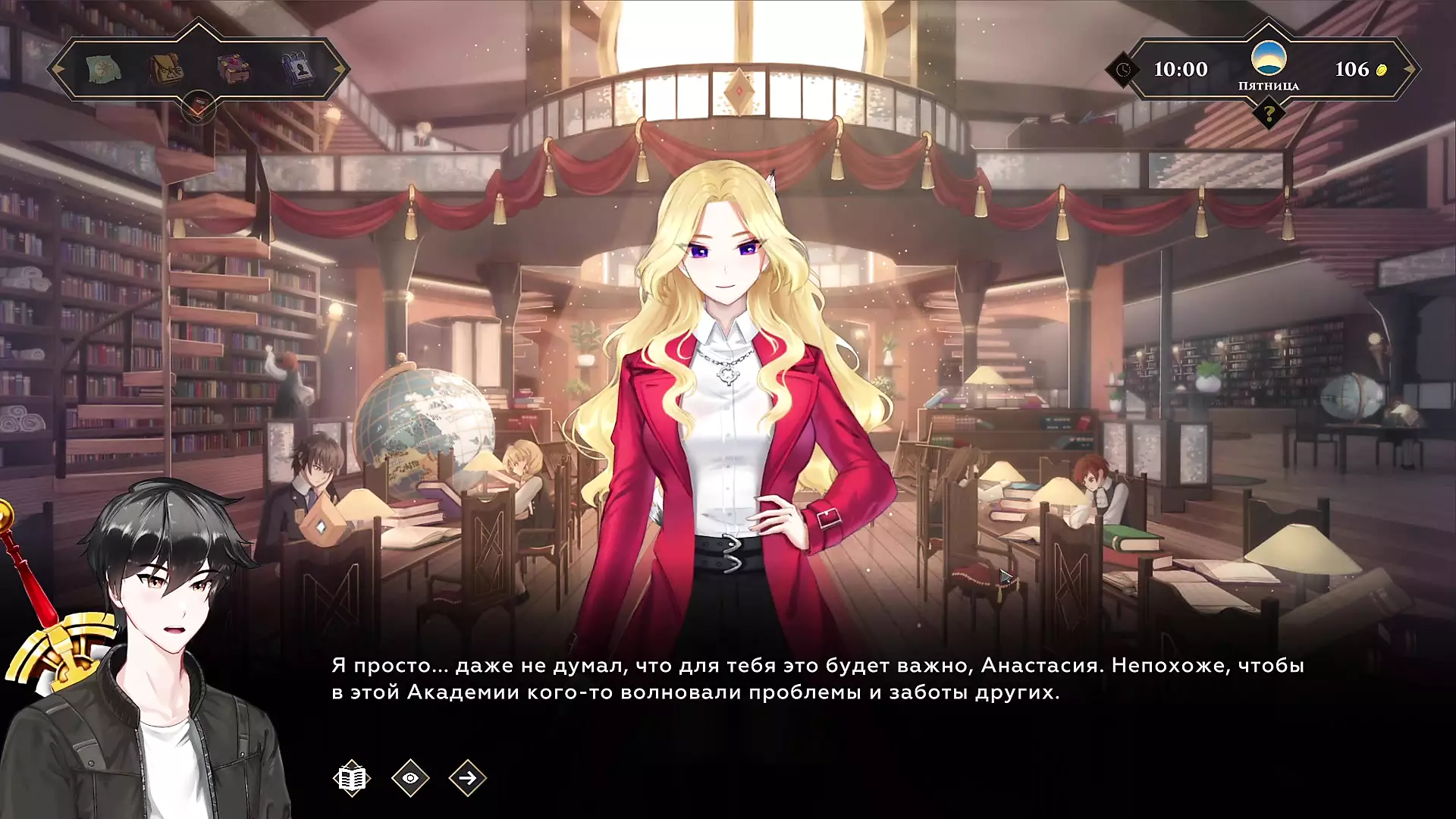Open the map parchment icon
This screenshot has height=819, width=1456.
(x=103, y=69)
